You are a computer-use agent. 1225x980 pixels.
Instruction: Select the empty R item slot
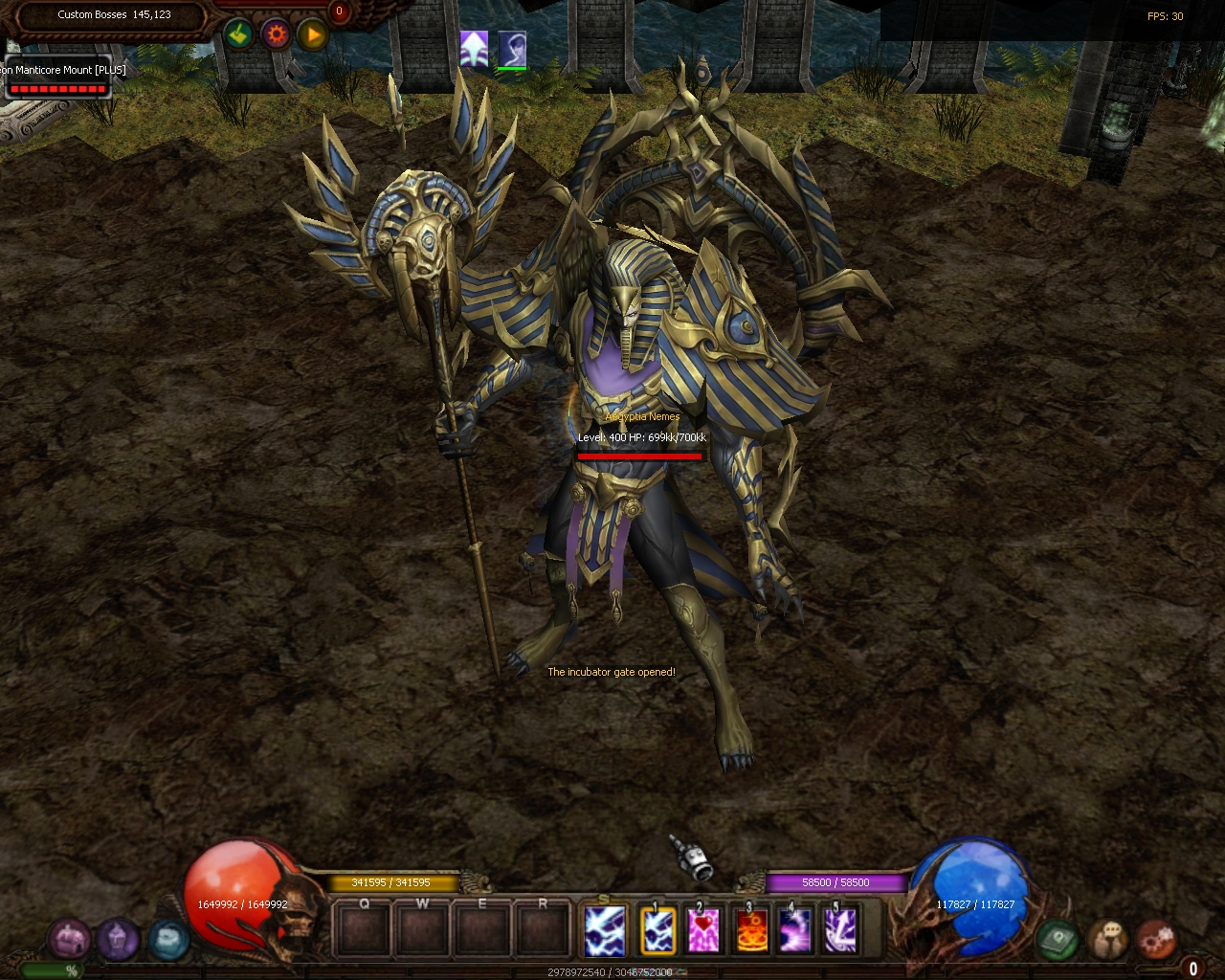tap(543, 929)
